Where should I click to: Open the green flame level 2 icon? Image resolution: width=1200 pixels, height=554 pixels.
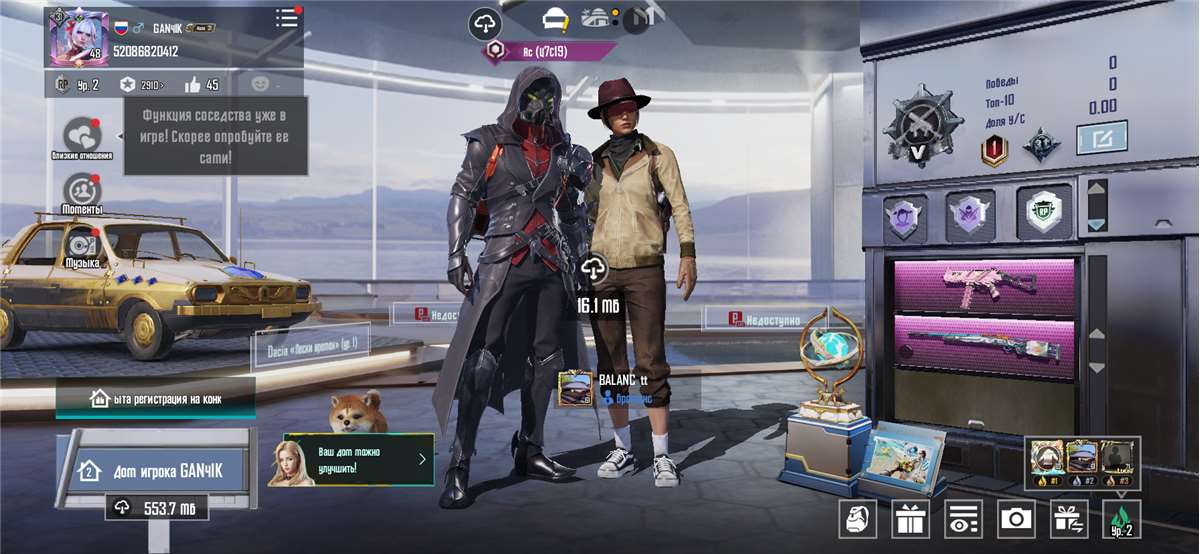[1121, 518]
